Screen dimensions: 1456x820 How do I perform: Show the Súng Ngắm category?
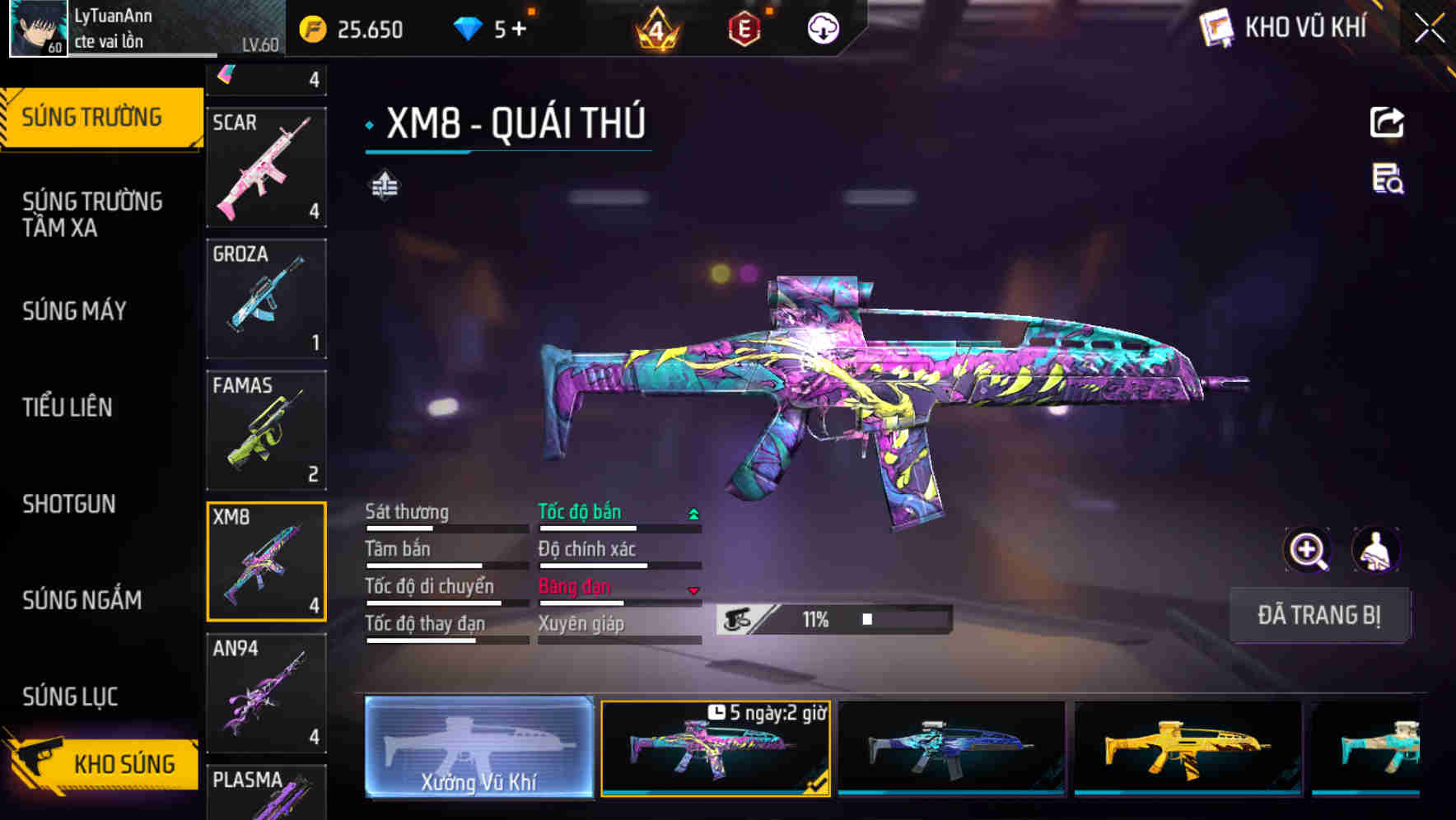pos(82,600)
